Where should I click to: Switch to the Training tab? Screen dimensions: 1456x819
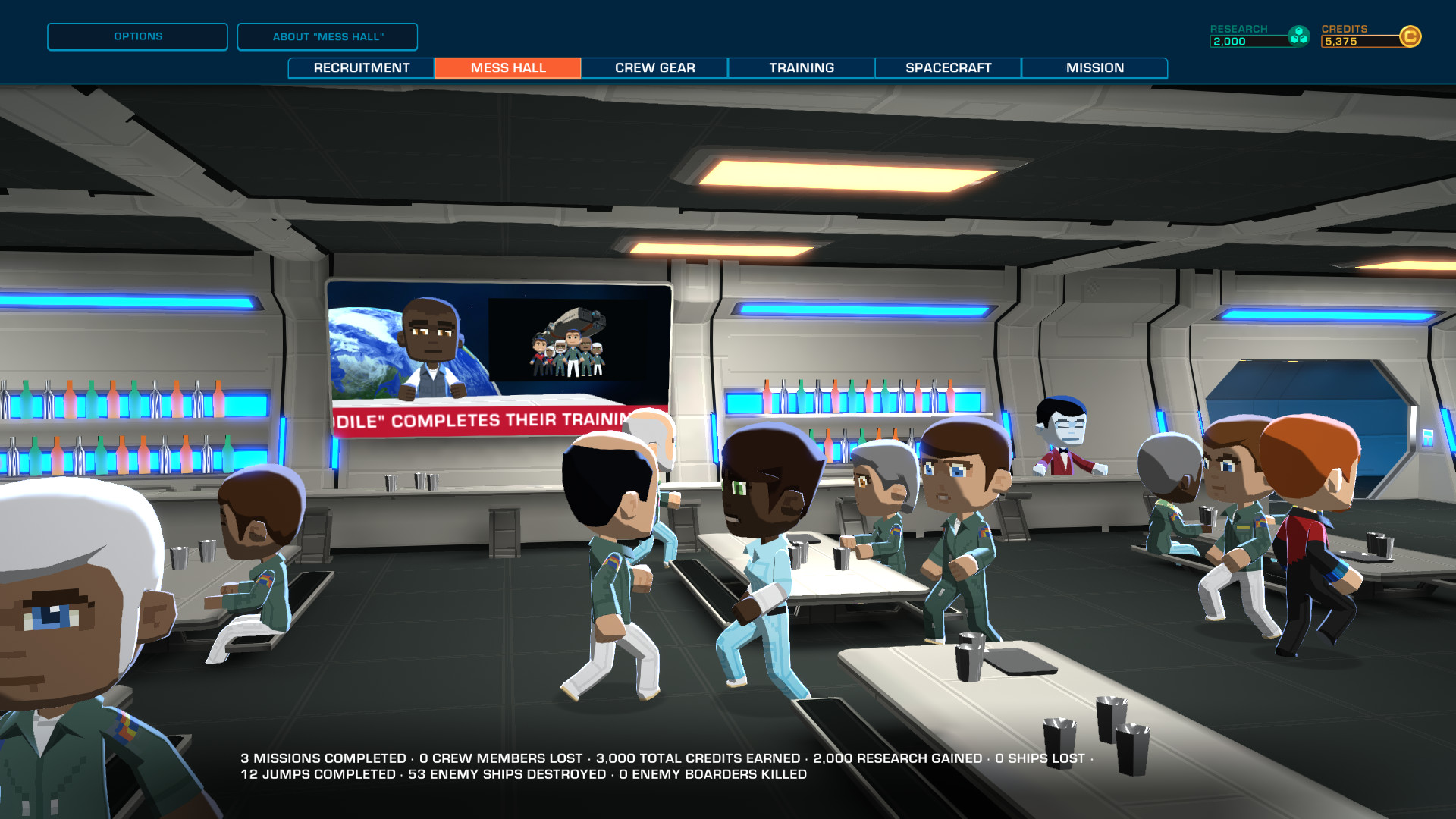(799, 67)
